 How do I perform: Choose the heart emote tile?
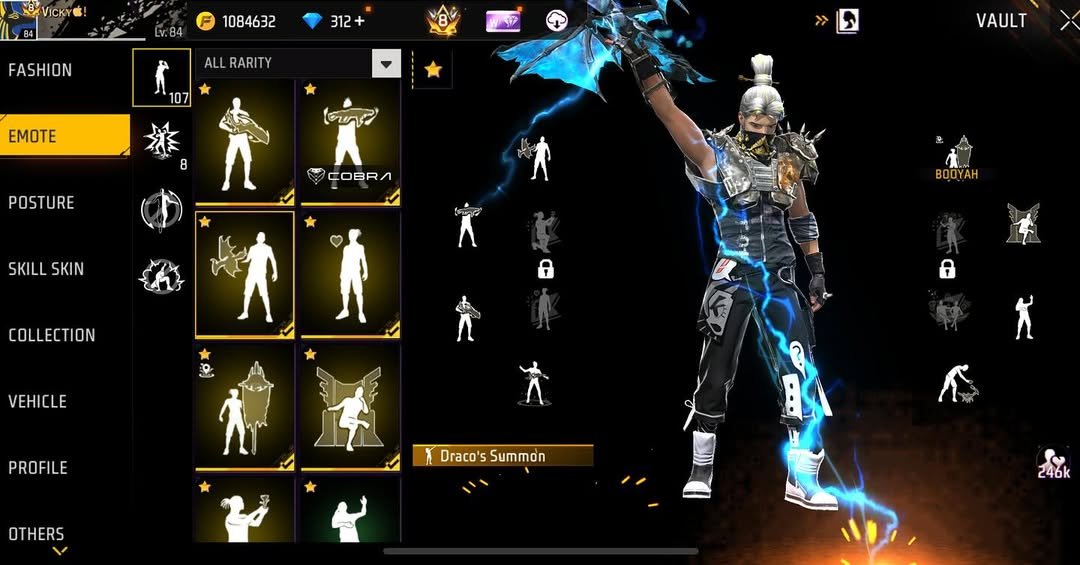[350, 274]
